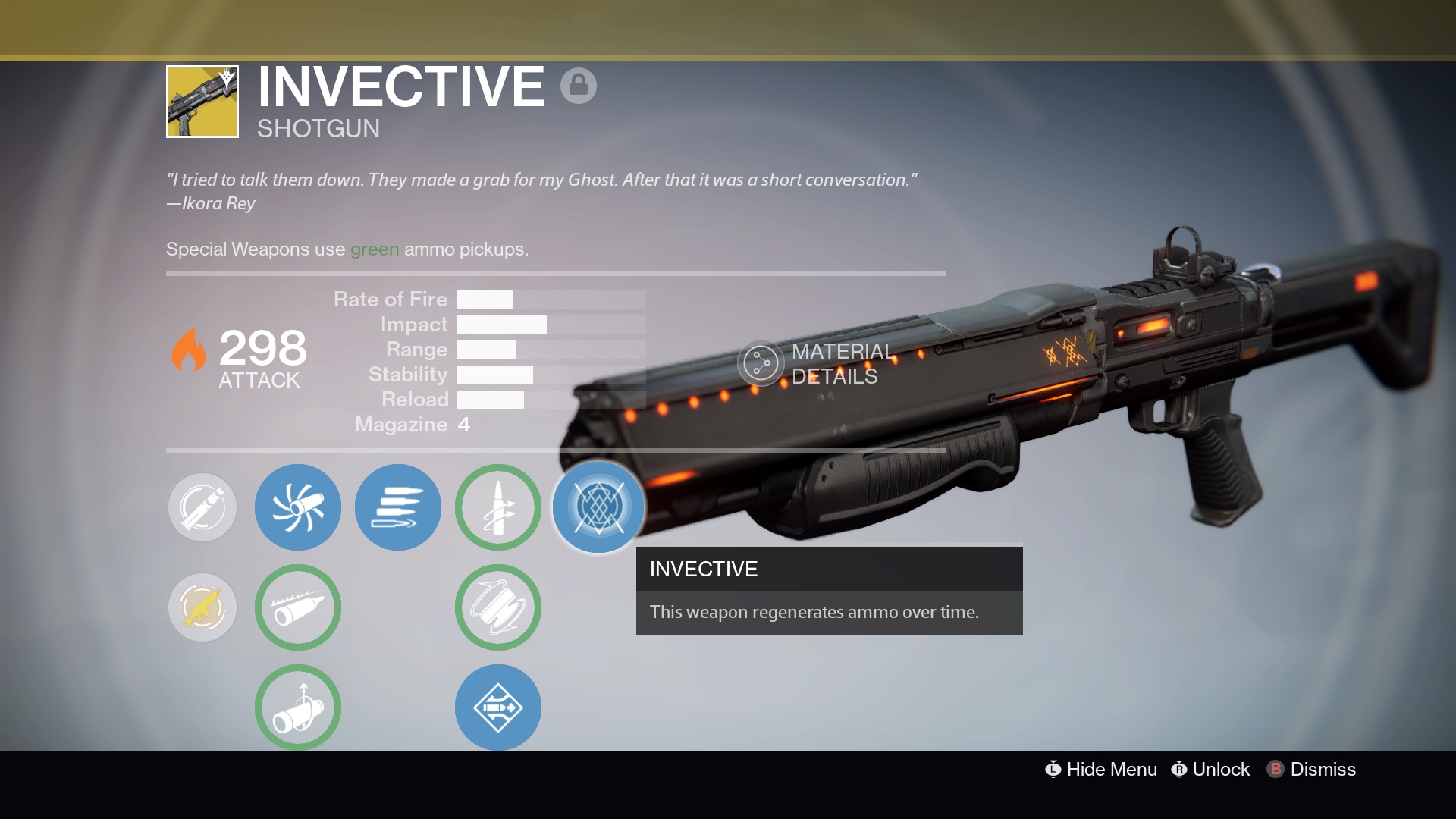Viewport: 1456px width, 819px height.
Task: Choose the spiked barrel perk node
Action: point(298,607)
